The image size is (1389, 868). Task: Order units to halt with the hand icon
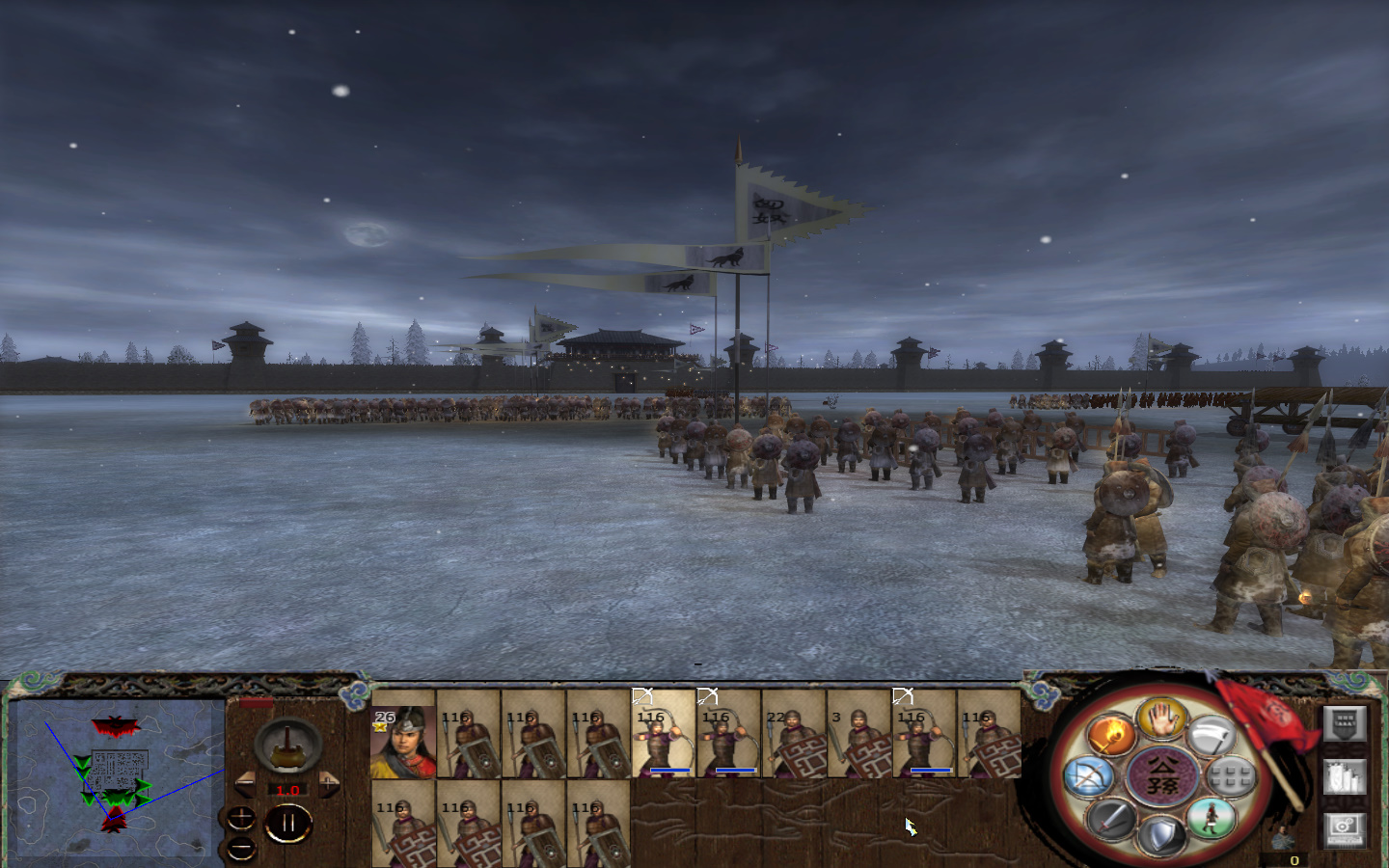1161,721
